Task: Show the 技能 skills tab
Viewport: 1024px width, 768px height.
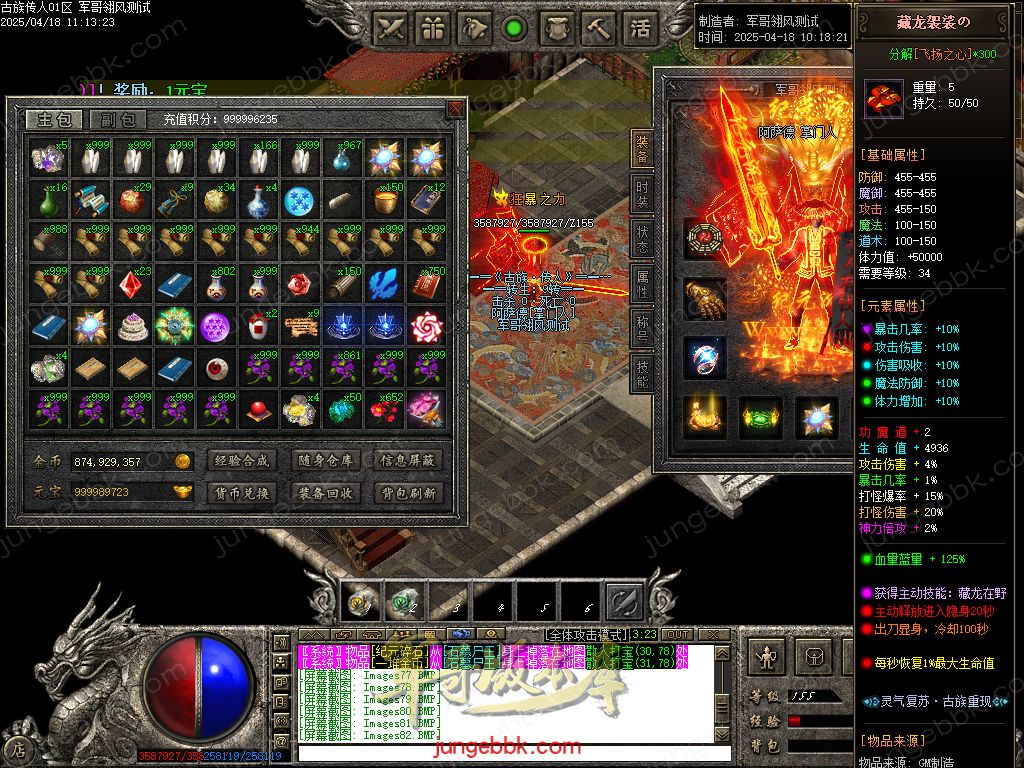Action: [641, 373]
